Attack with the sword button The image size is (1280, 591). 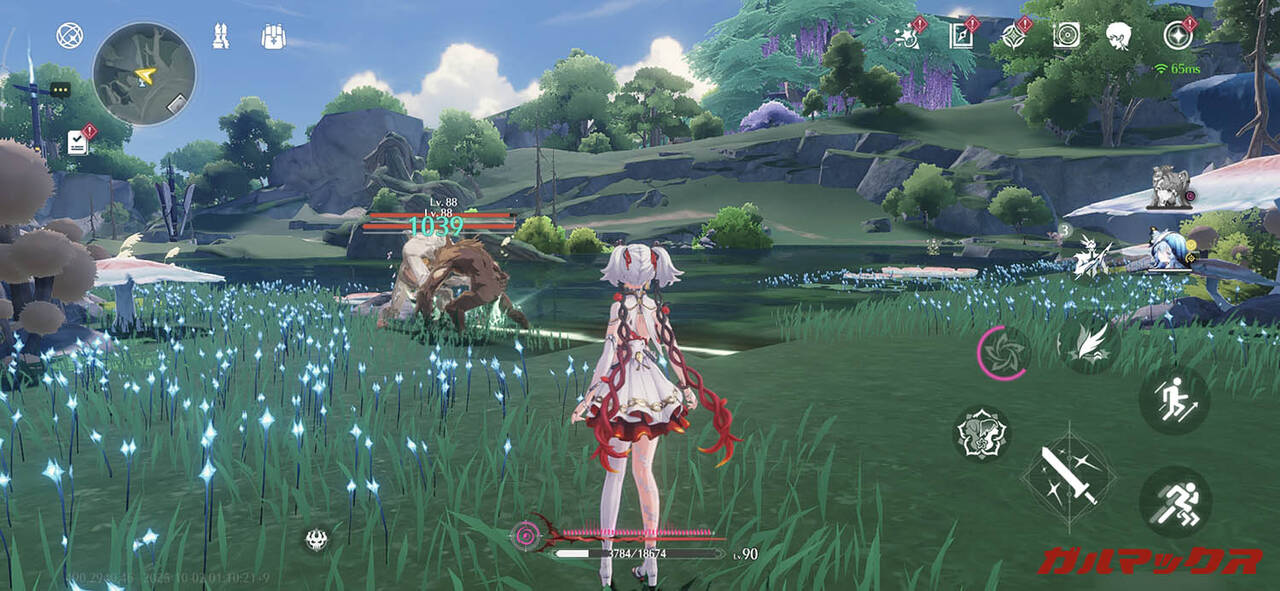click(x=1068, y=476)
